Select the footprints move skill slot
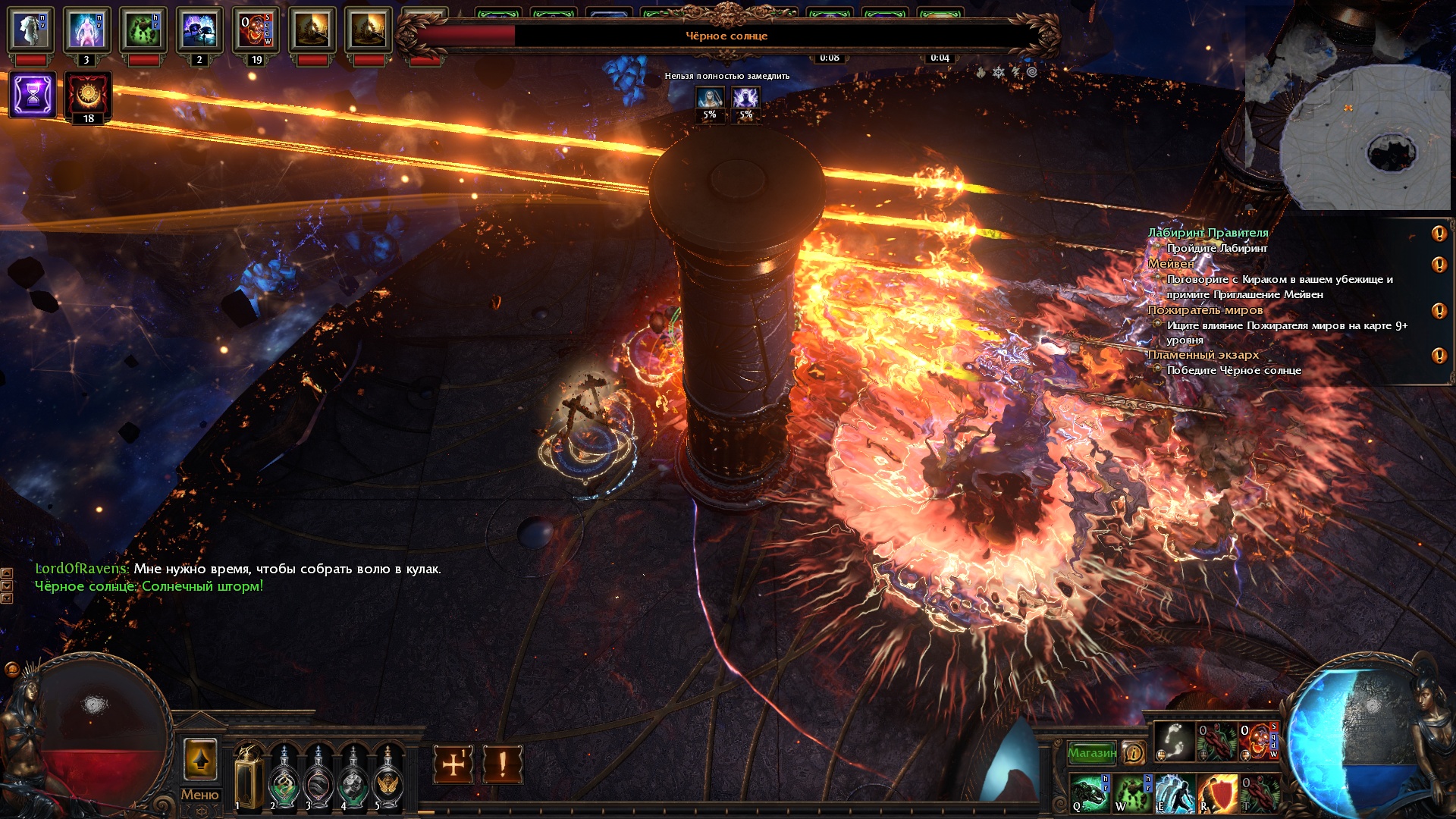This screenshot has width=1456, height=819. point(1174,740)
